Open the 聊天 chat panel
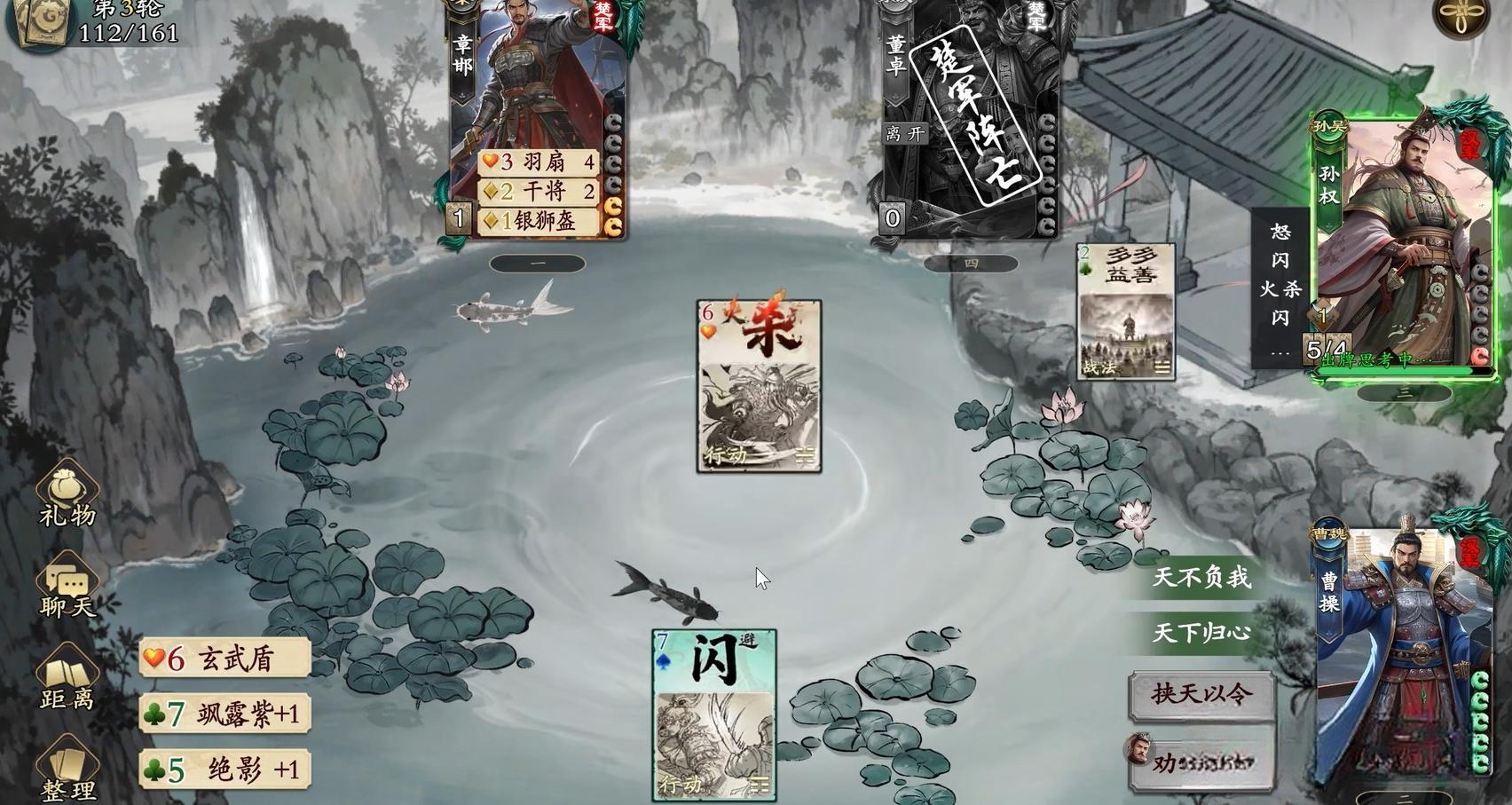The height and width of the screenshot is (805, 1512). [x=67, y=586]
